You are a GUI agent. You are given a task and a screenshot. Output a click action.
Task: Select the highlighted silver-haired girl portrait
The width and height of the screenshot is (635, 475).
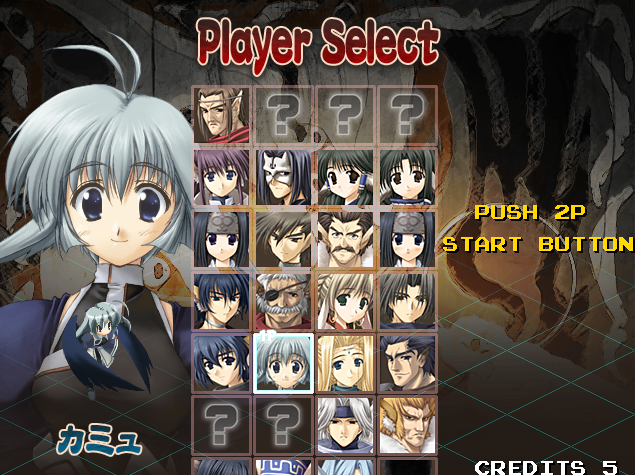coord(283,363)
